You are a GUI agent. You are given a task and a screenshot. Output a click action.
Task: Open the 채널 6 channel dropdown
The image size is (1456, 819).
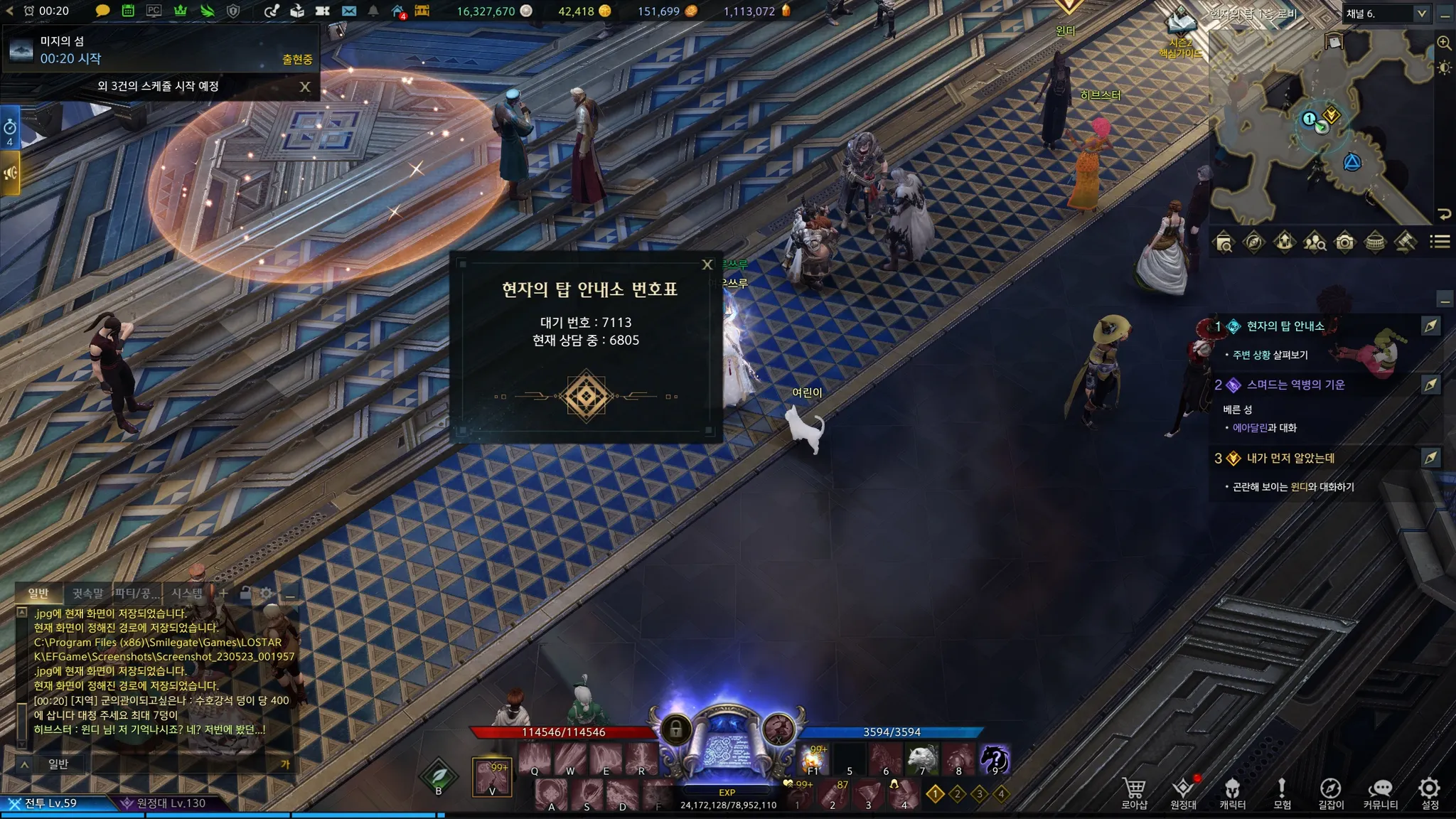1386,14
